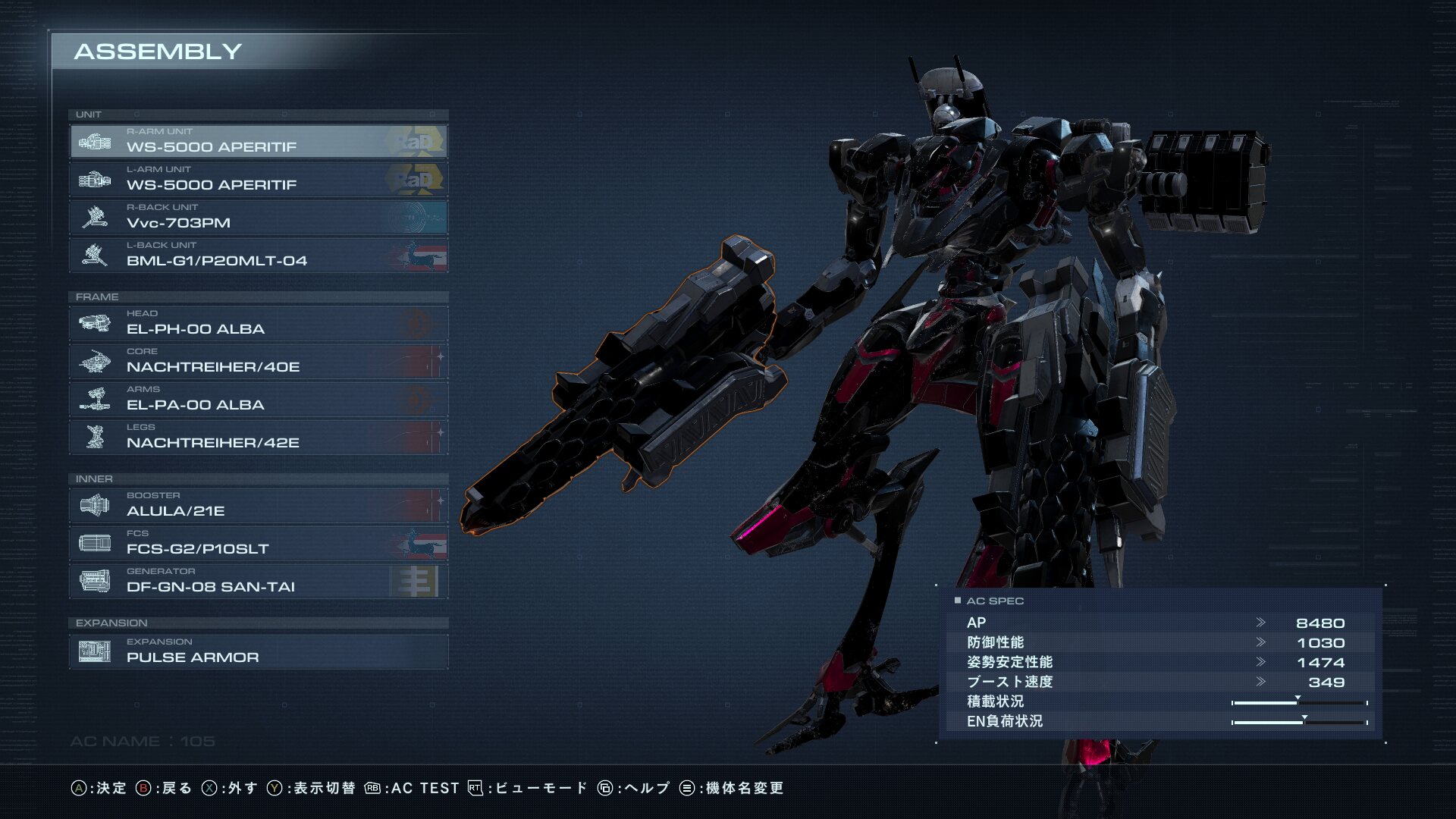Choose the GENERATOR slot DF-GN-08 SAN-TAI
Viewport: 1456px width, 819px height.
[x=258, y=582]
